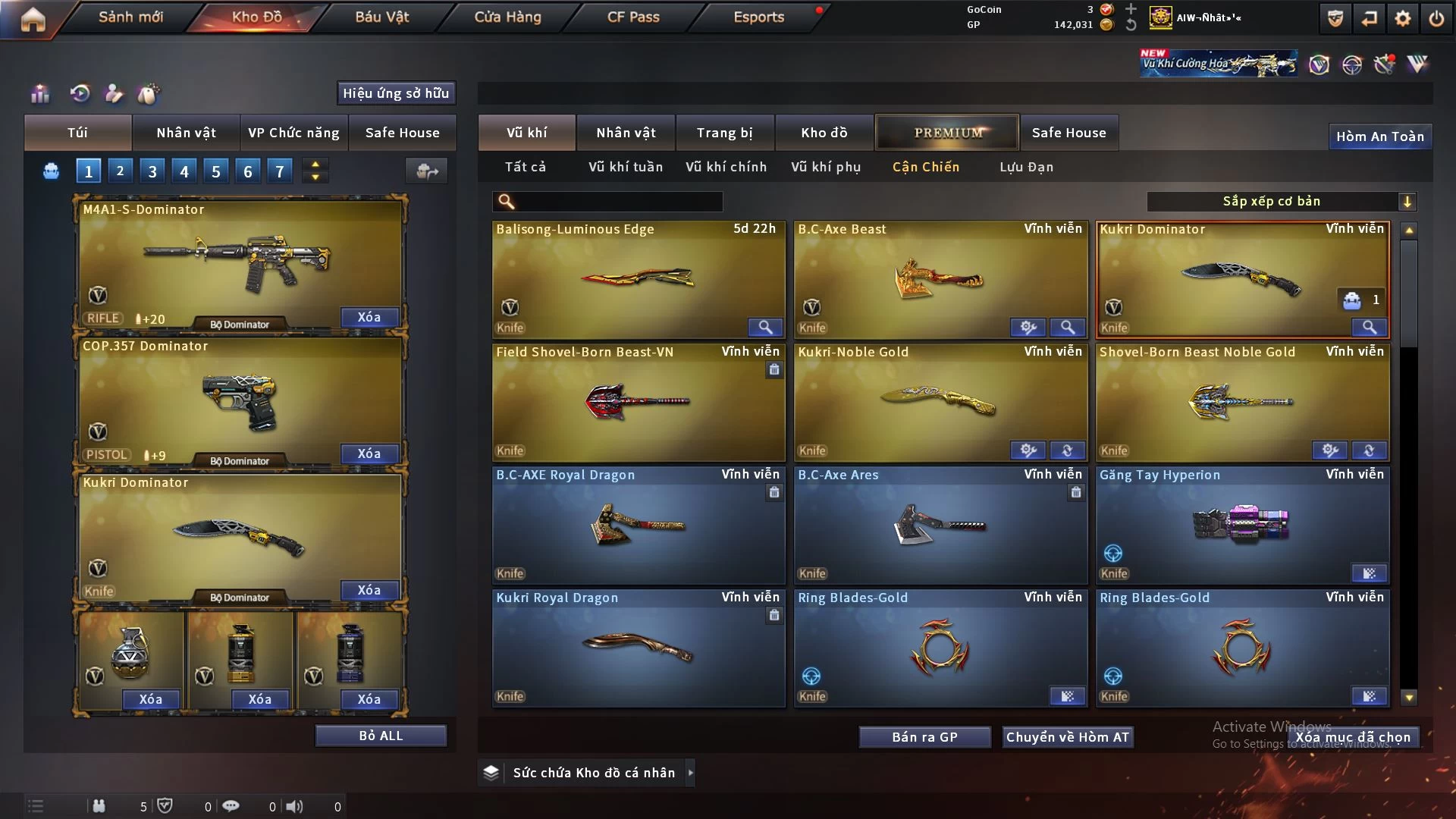
Task: Open the settings gear icon
Action: pos(1402,18)
